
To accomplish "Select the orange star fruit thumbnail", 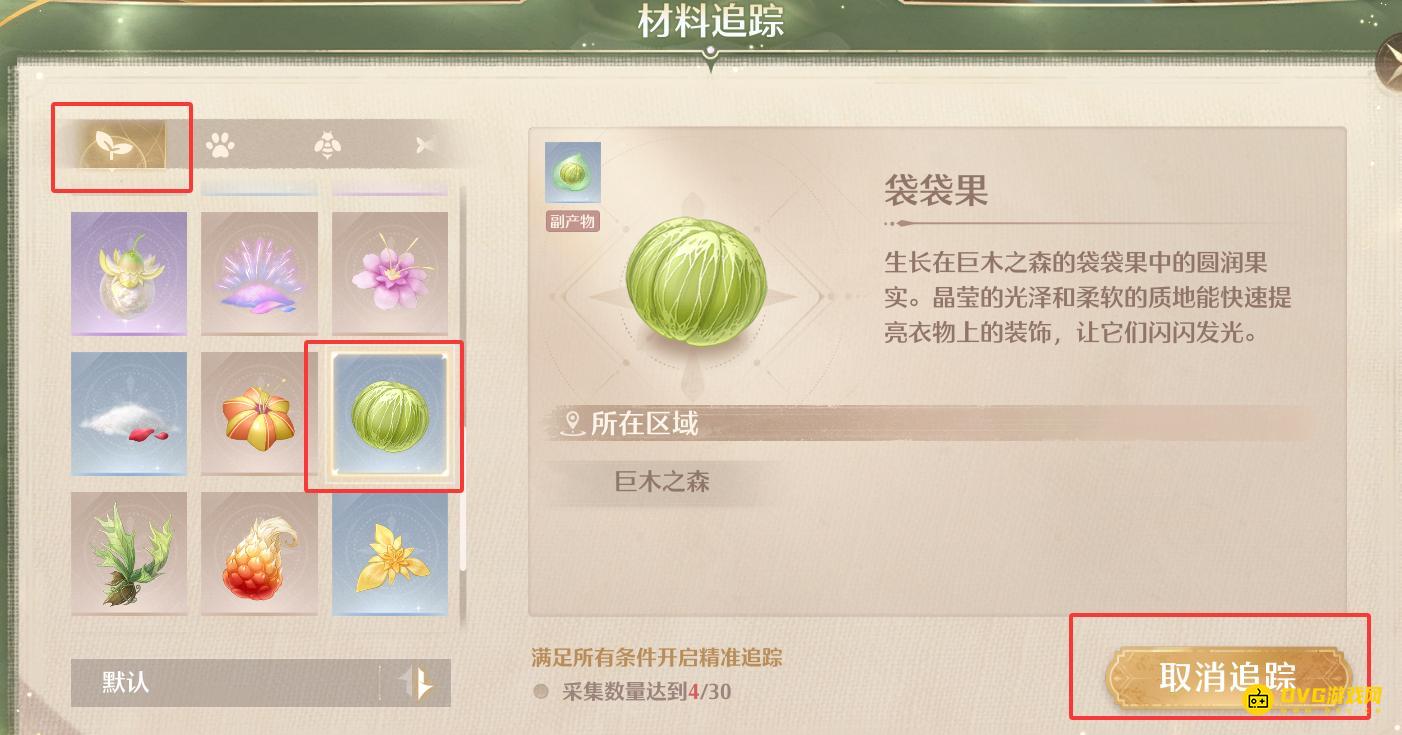I will click(x=259, y=413).
